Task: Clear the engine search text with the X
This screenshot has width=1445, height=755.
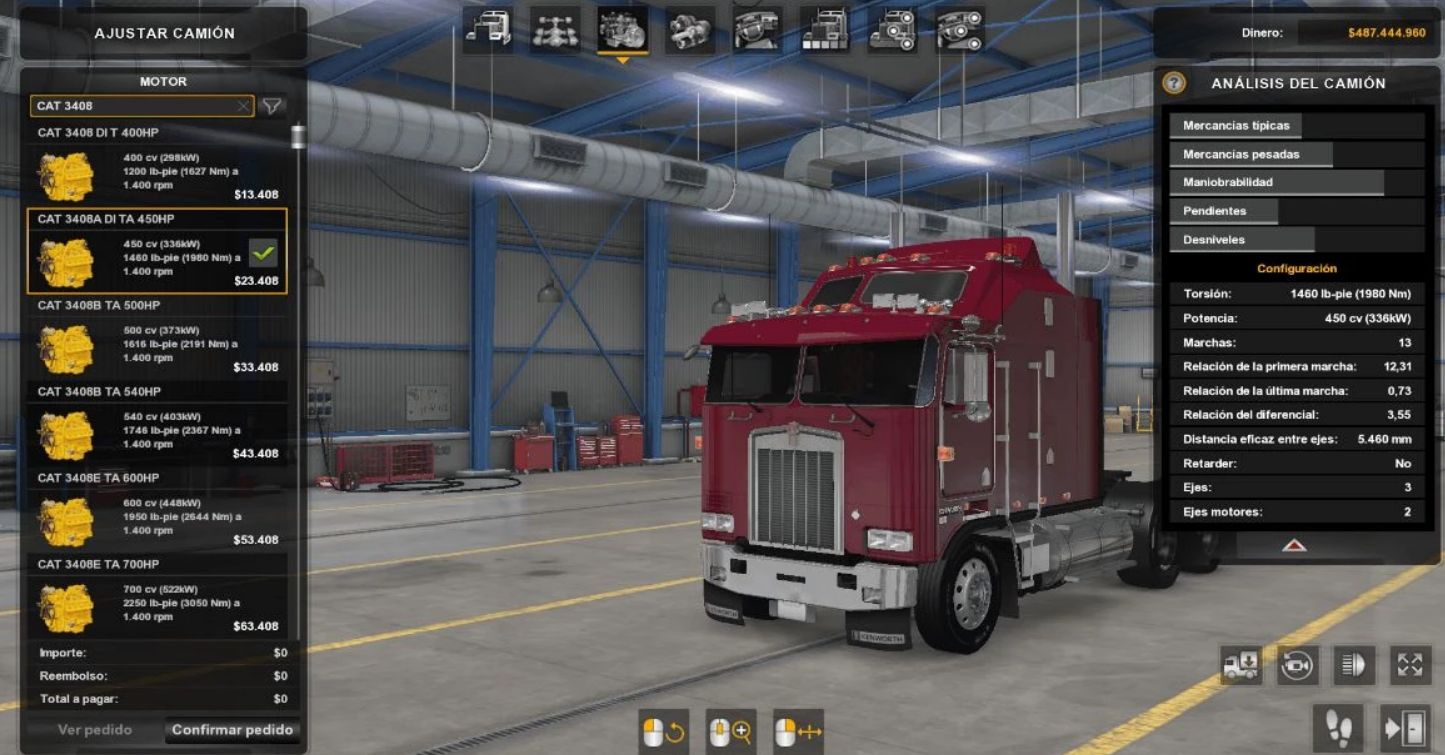Action: click(x=243, y=106)
